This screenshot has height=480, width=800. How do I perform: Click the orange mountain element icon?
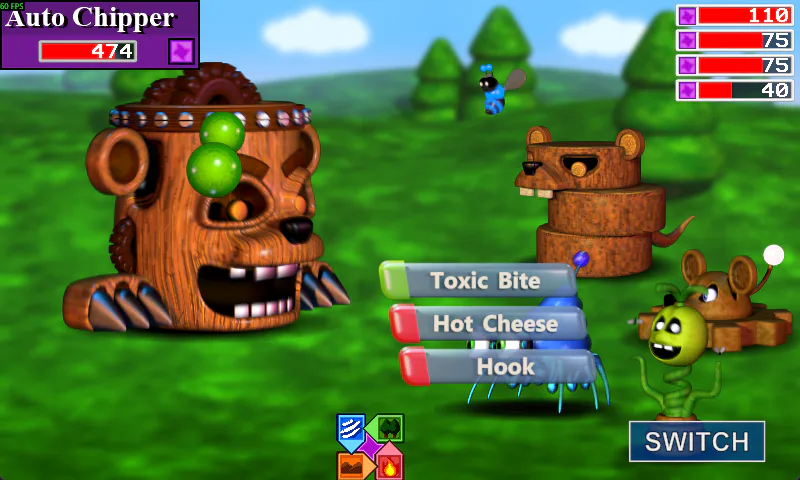click(351, 465)
